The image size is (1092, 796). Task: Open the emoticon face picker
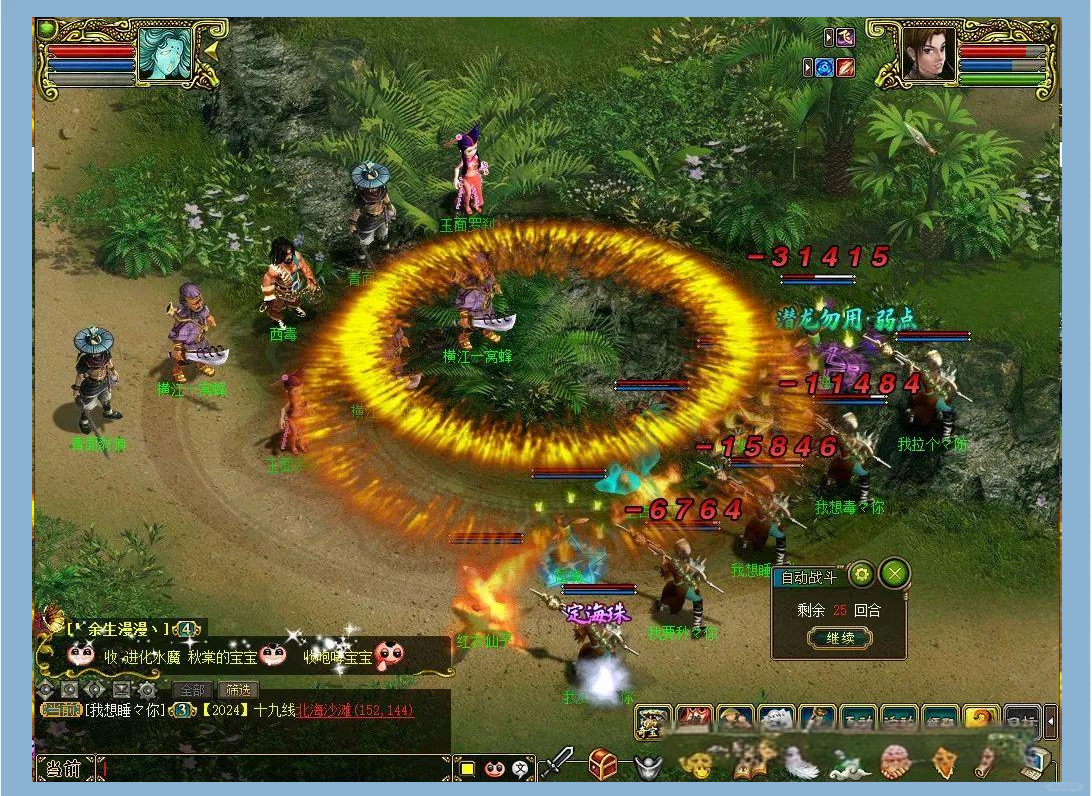pyautogui.click(x=494, y=769)
